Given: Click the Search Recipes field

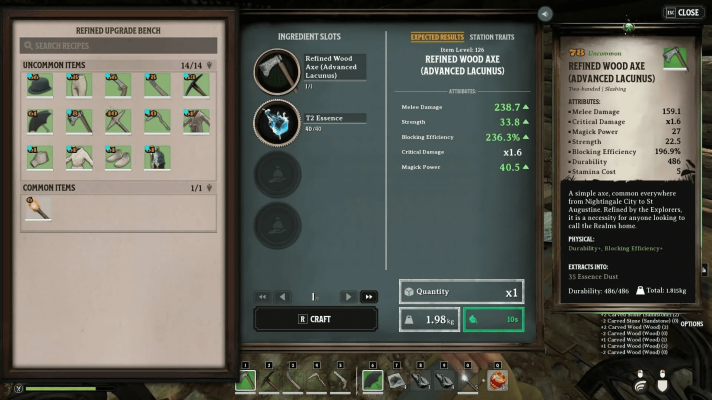Looking at the screenshot, I should (x=118, y=45).
